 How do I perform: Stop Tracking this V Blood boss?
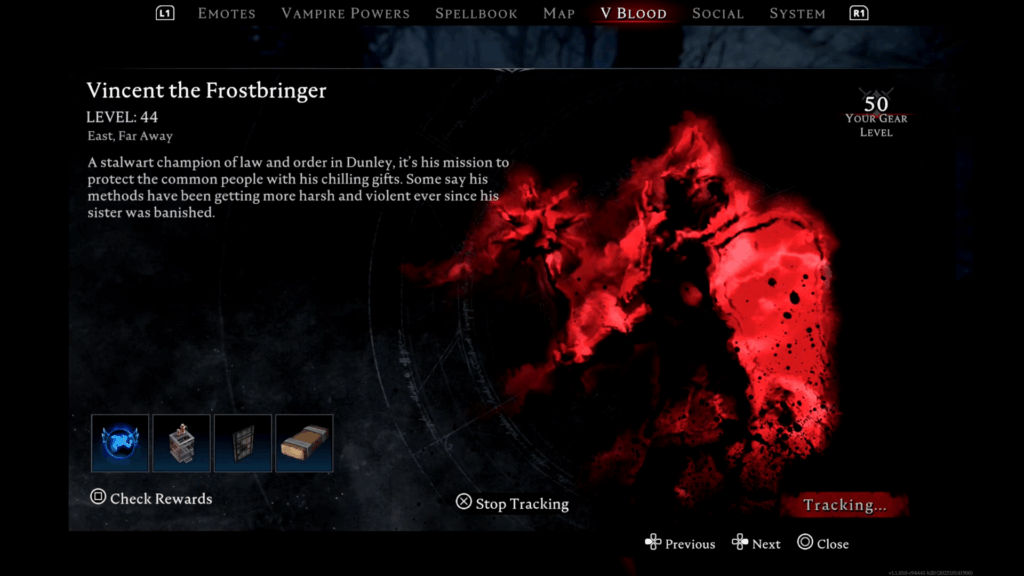click(512, 503)
